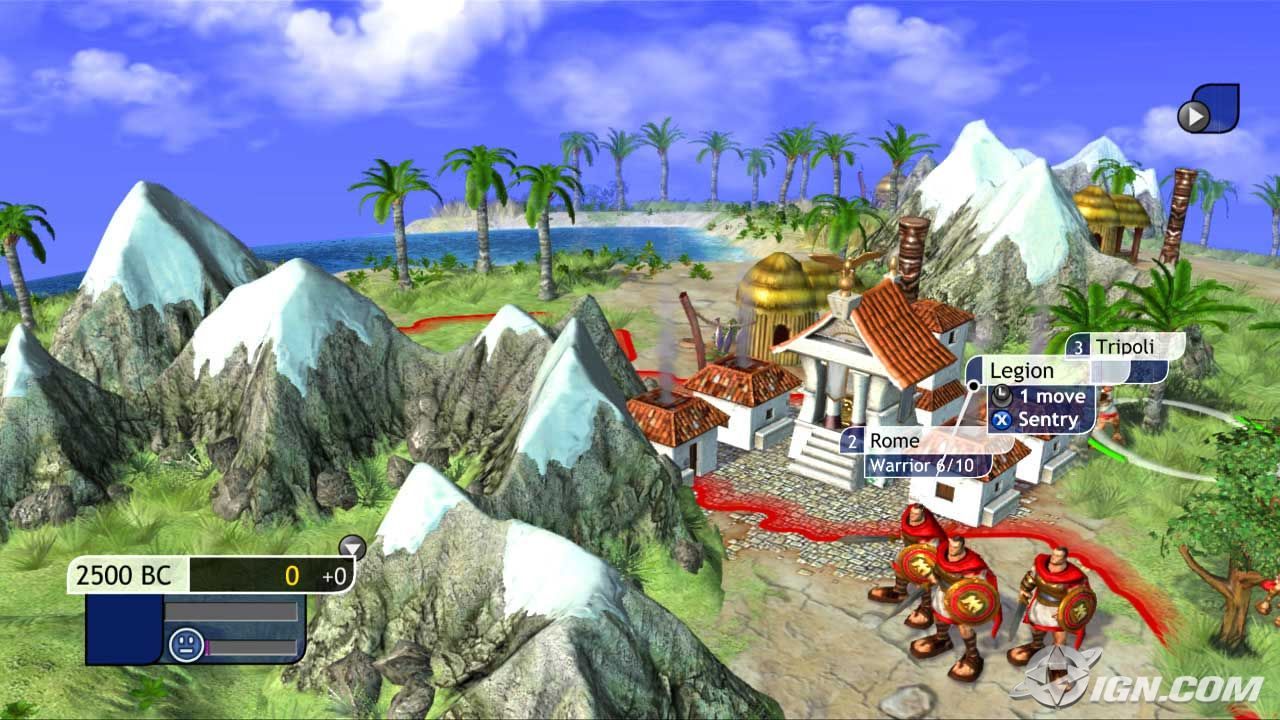Expand the down-arrow toggle above the gold panel
The height and width of the screenshot is (720, 1280).
pyautogui.click(x=352, y=546)
